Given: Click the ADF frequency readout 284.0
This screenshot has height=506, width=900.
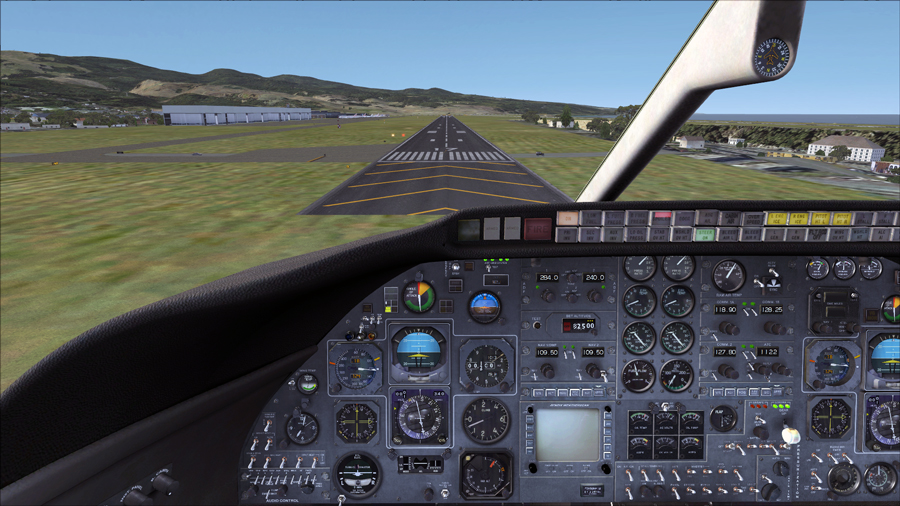Looking at the screenshot, I should (x=548, y=278).
